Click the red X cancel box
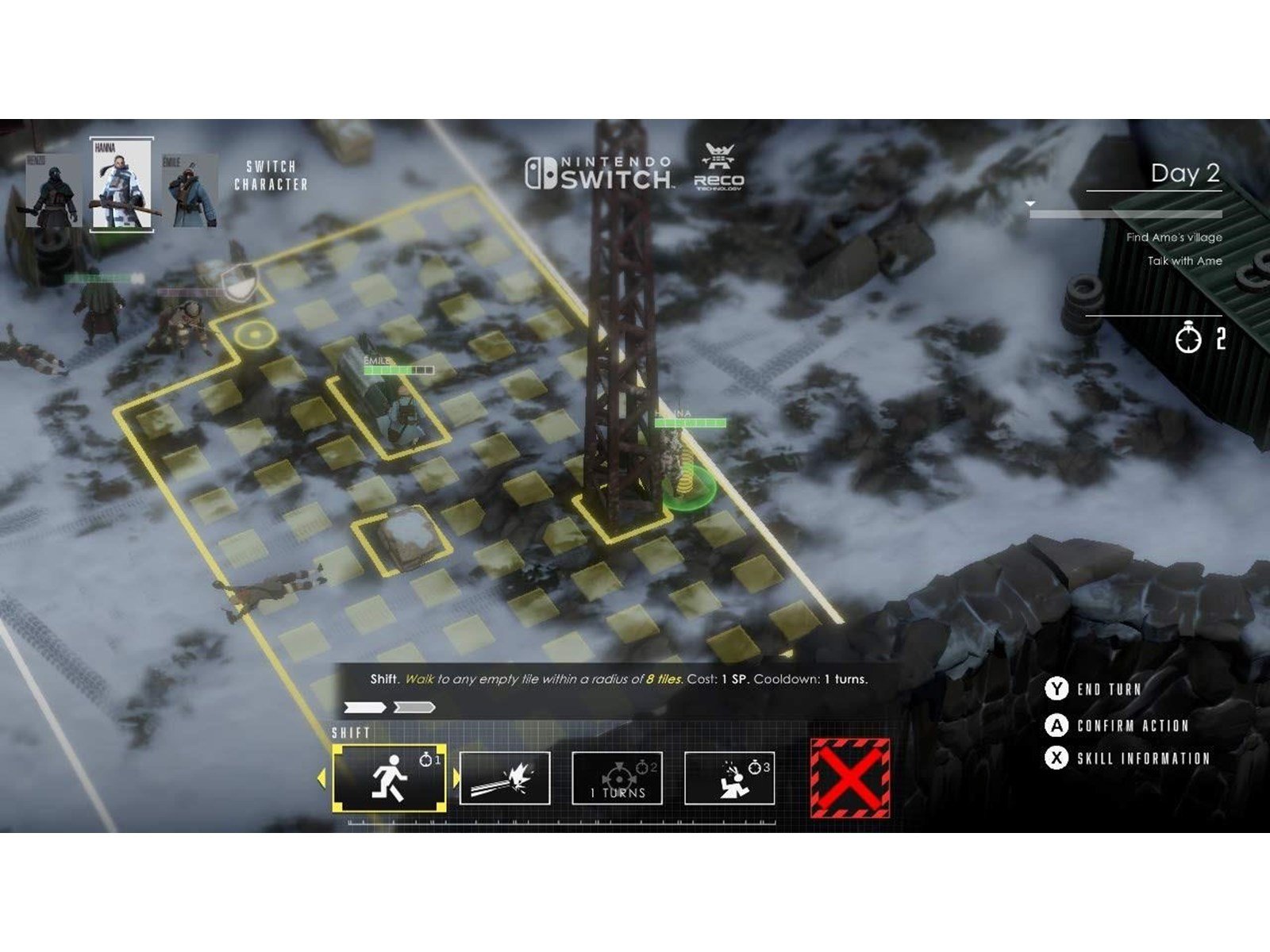Image resolution: width=1270 pixels, height=952 pixels. [x=849, y=777]
